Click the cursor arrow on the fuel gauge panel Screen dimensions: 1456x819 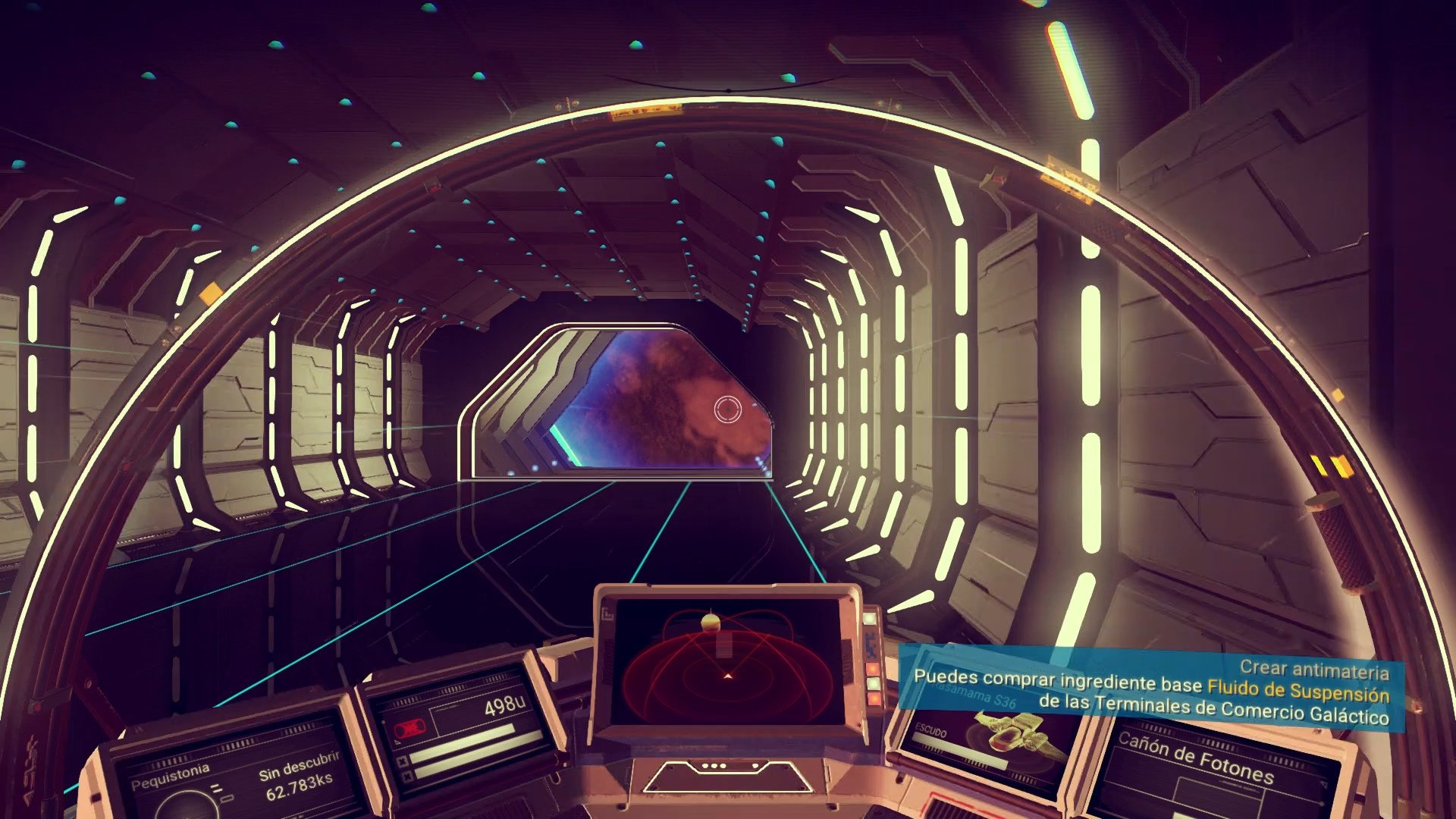[x=397, y=742]
